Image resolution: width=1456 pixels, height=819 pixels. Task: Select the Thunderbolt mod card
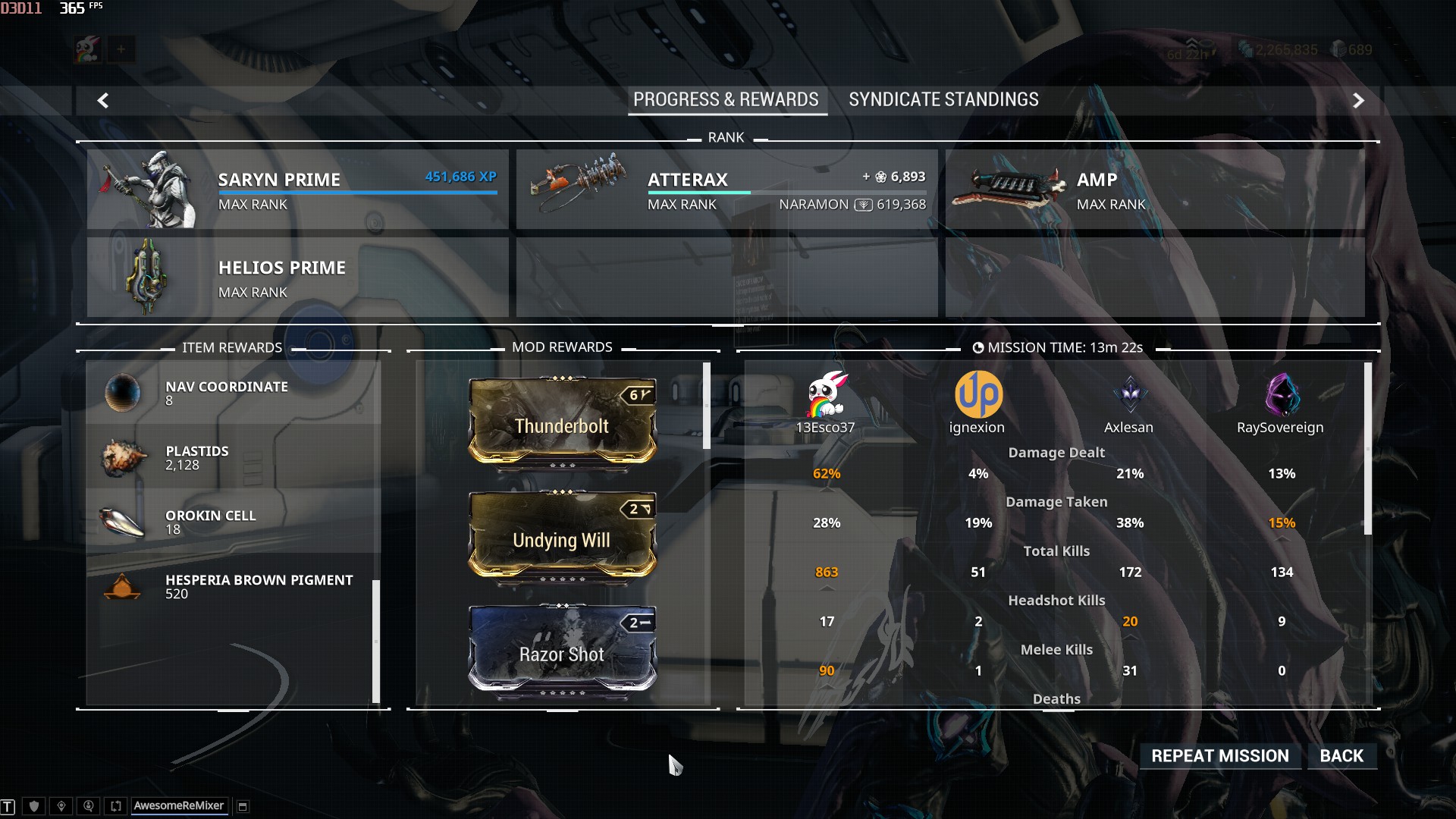[x=562, y=422]
